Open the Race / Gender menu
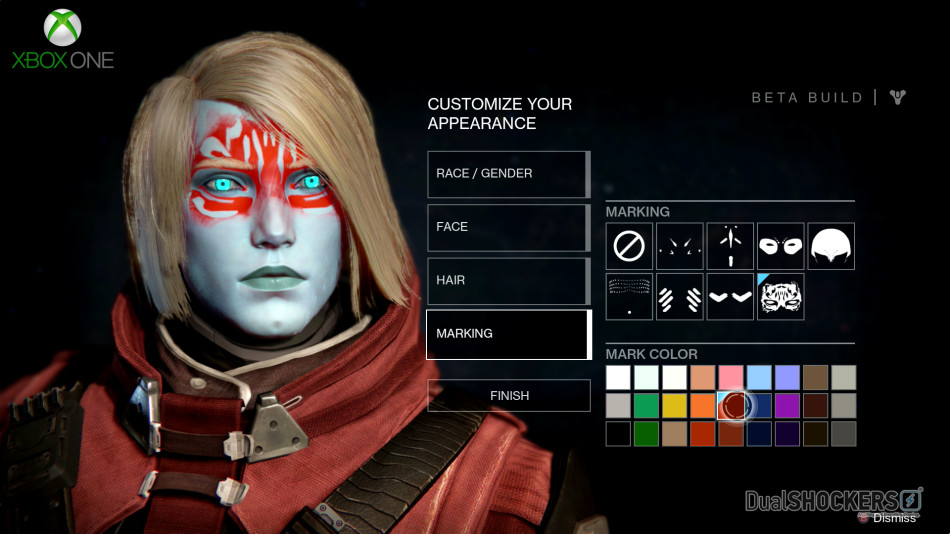 point(508,174)
